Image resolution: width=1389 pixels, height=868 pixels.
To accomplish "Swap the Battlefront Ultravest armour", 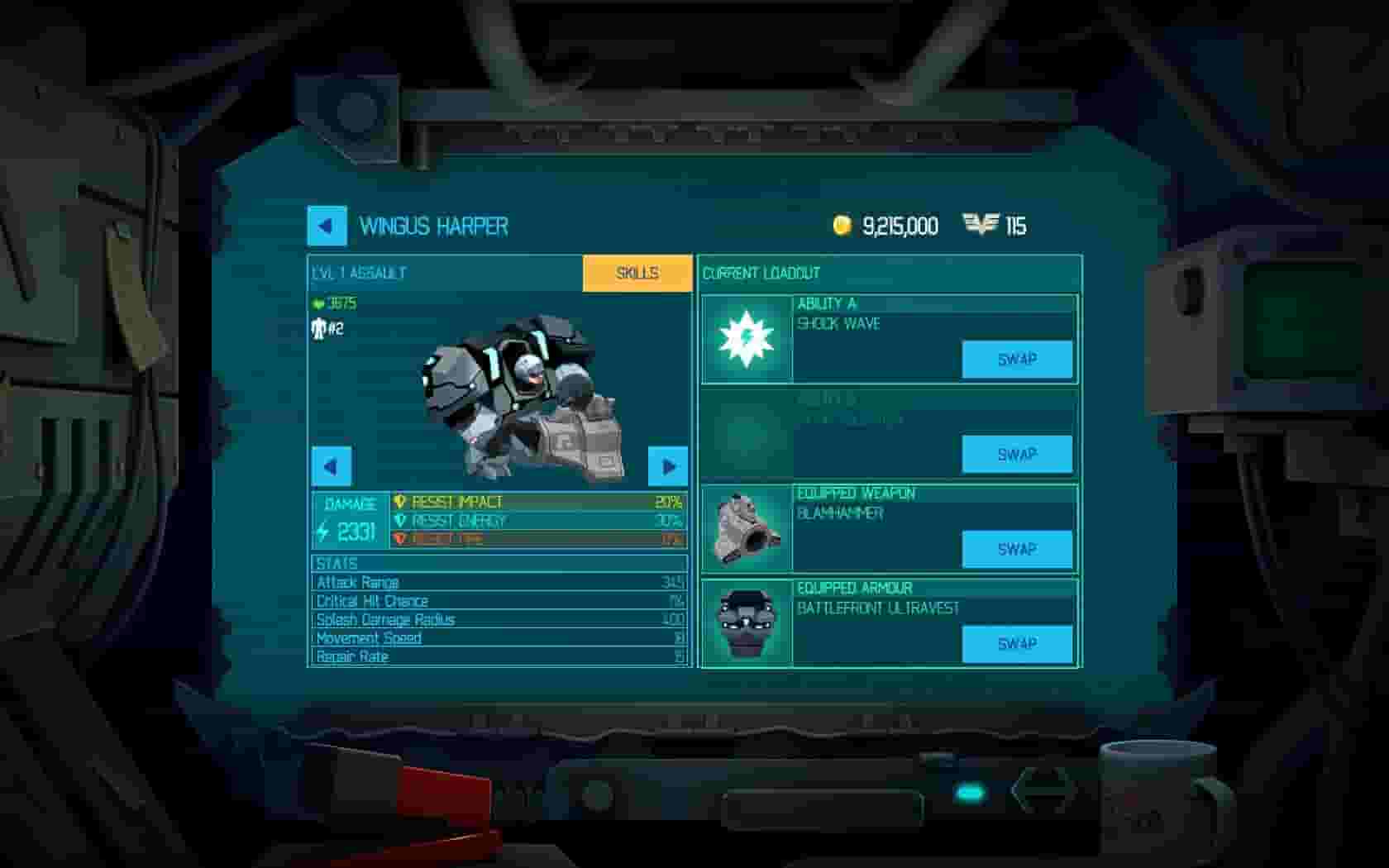I will (1018, 643).
